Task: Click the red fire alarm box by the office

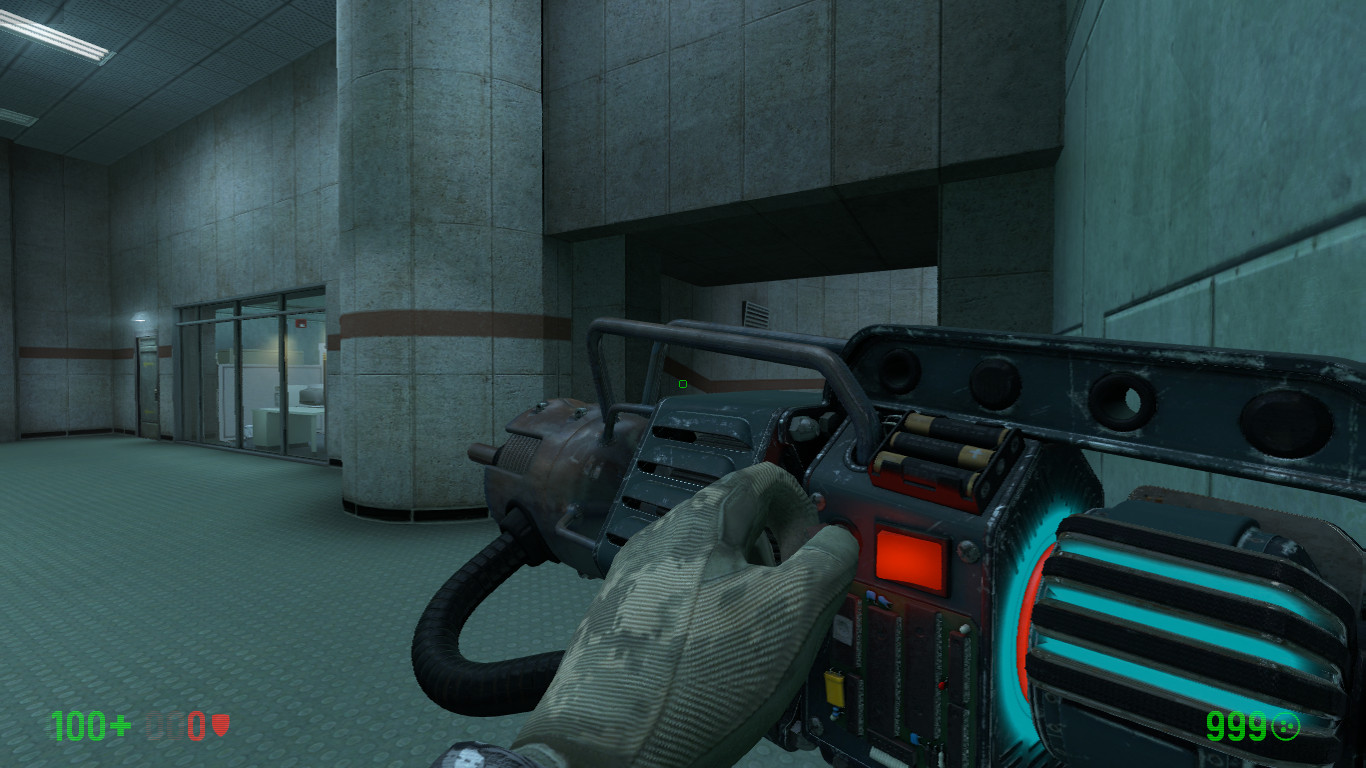Action: pos(300,325)
